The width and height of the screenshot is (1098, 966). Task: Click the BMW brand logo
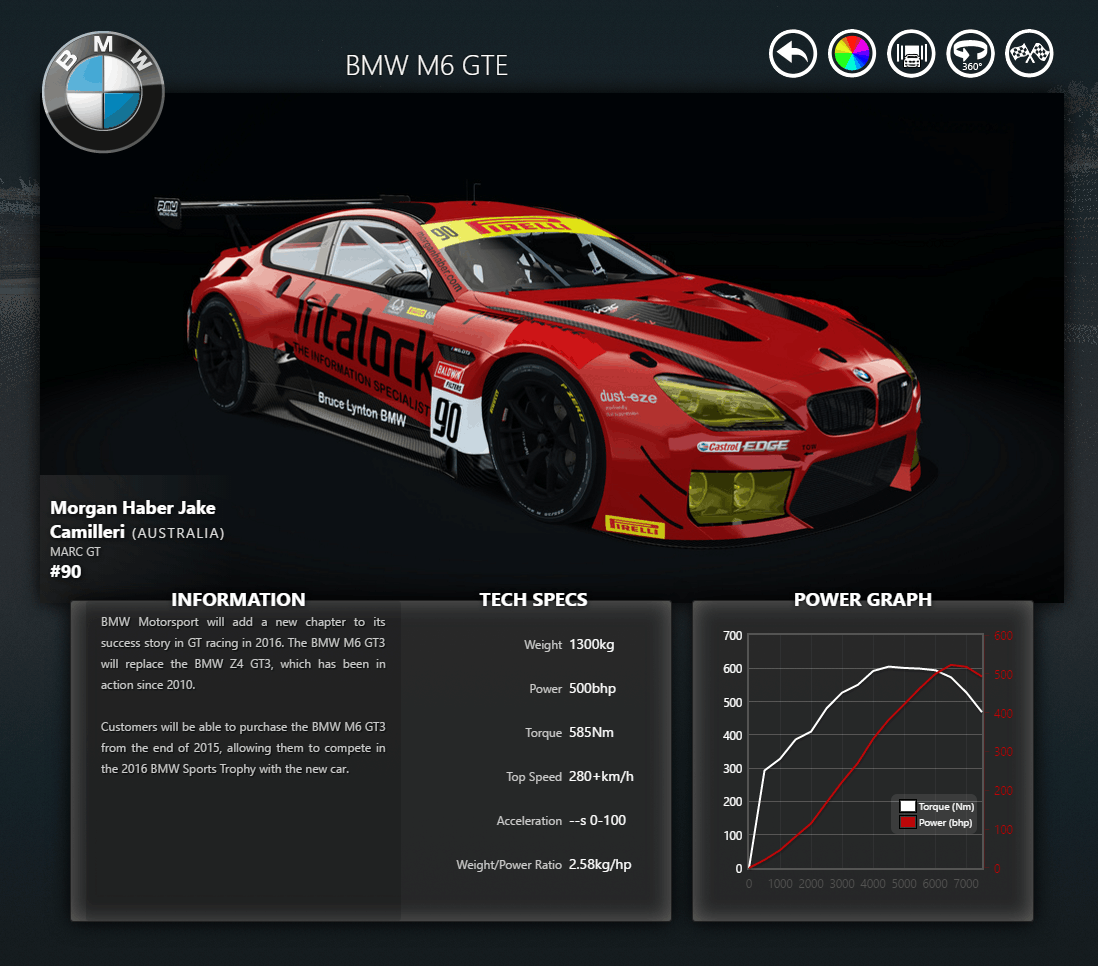103,91
